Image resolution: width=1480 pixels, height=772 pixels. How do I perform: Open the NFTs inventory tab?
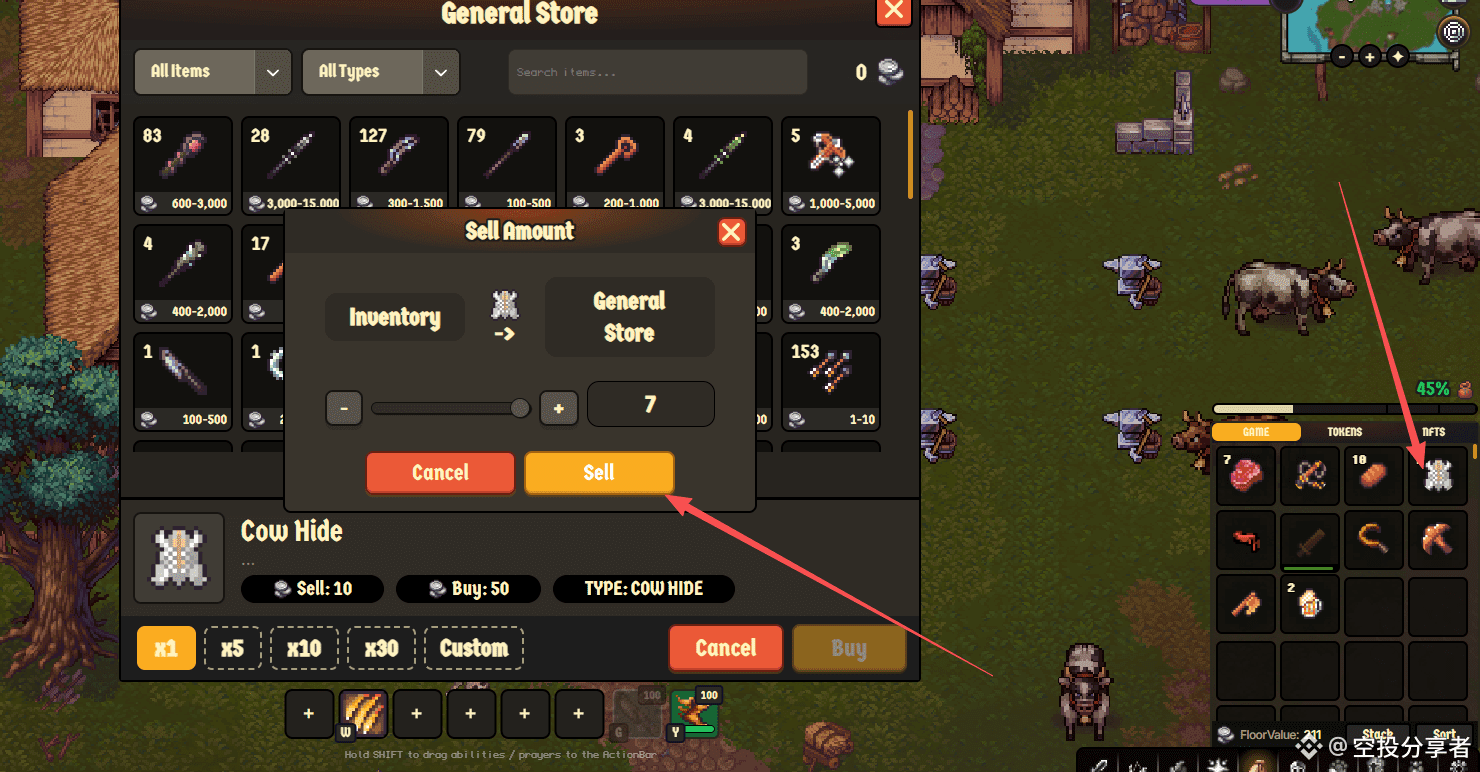pyautogui.click(x=1433, y=432)
